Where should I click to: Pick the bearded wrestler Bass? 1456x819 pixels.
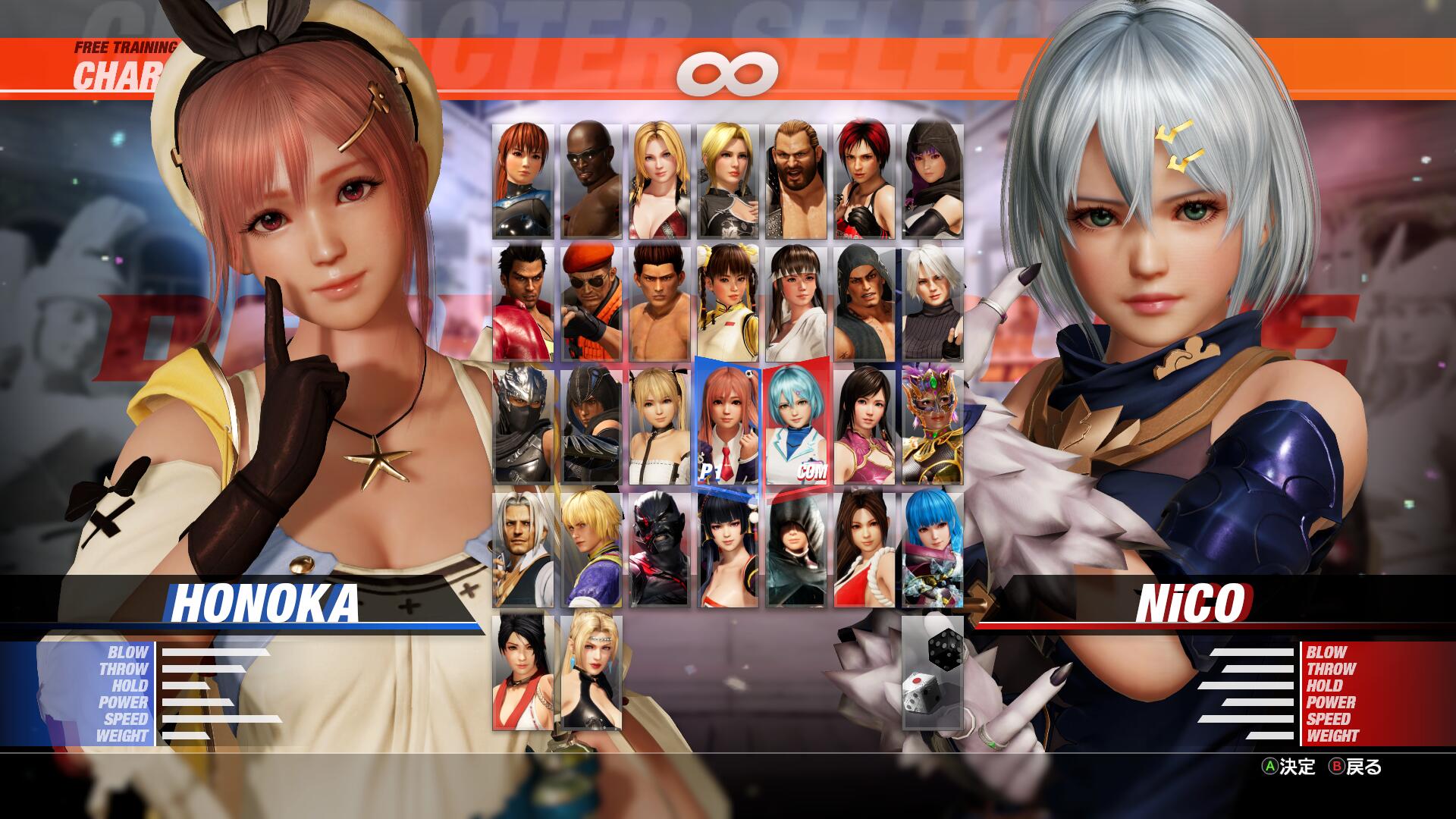pyautogui.click(x=796, y=181)
